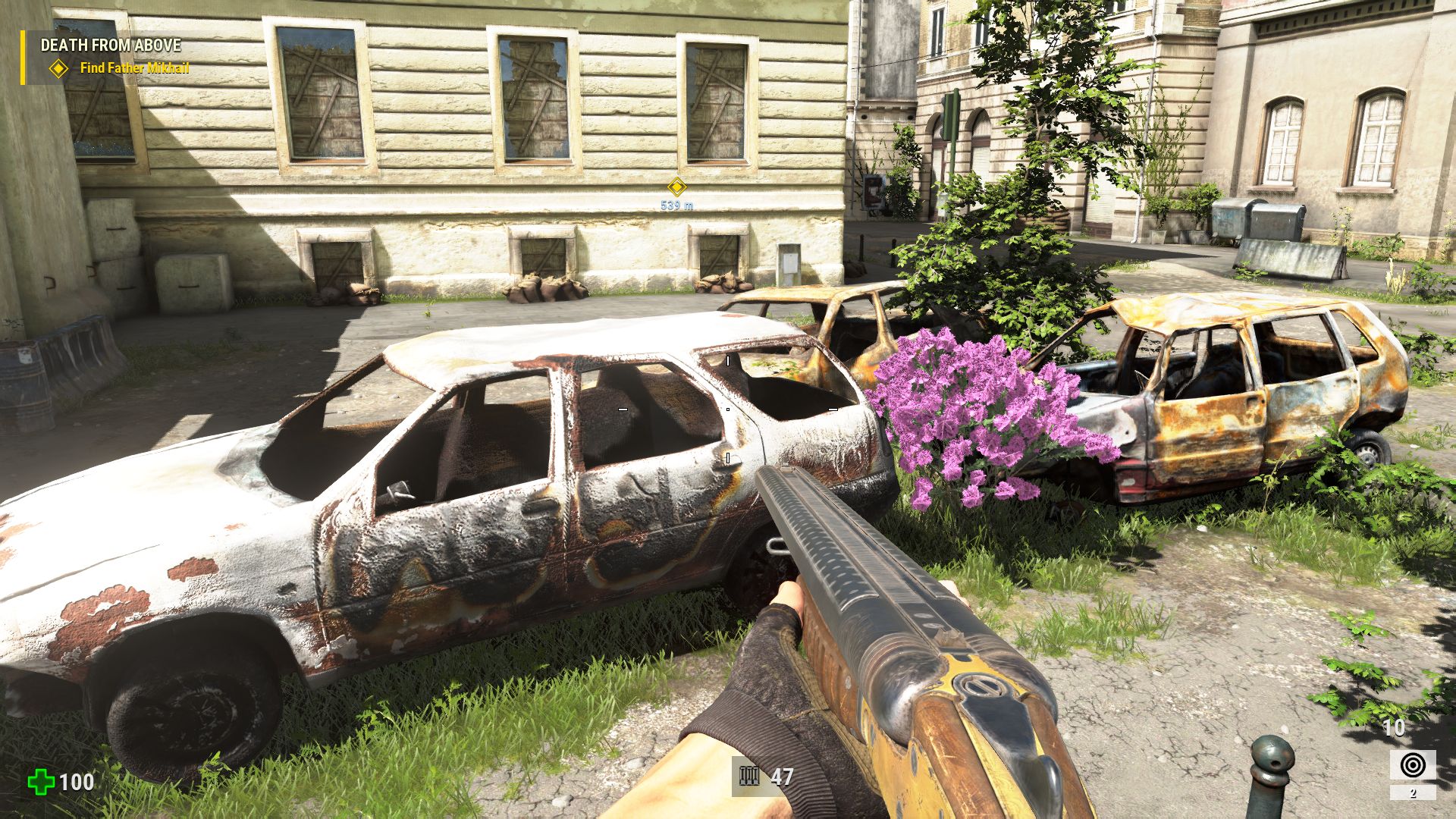Click the green health cross icon

click(41, 782)
